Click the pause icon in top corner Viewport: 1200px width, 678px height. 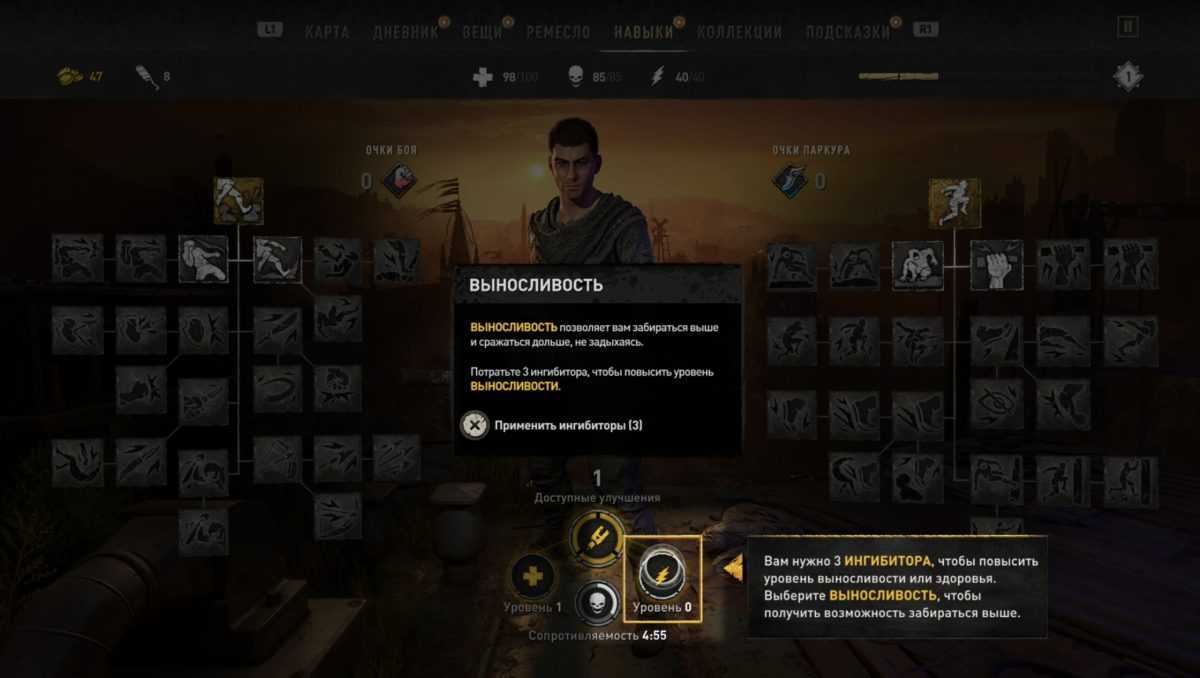tap(1127, 27)
